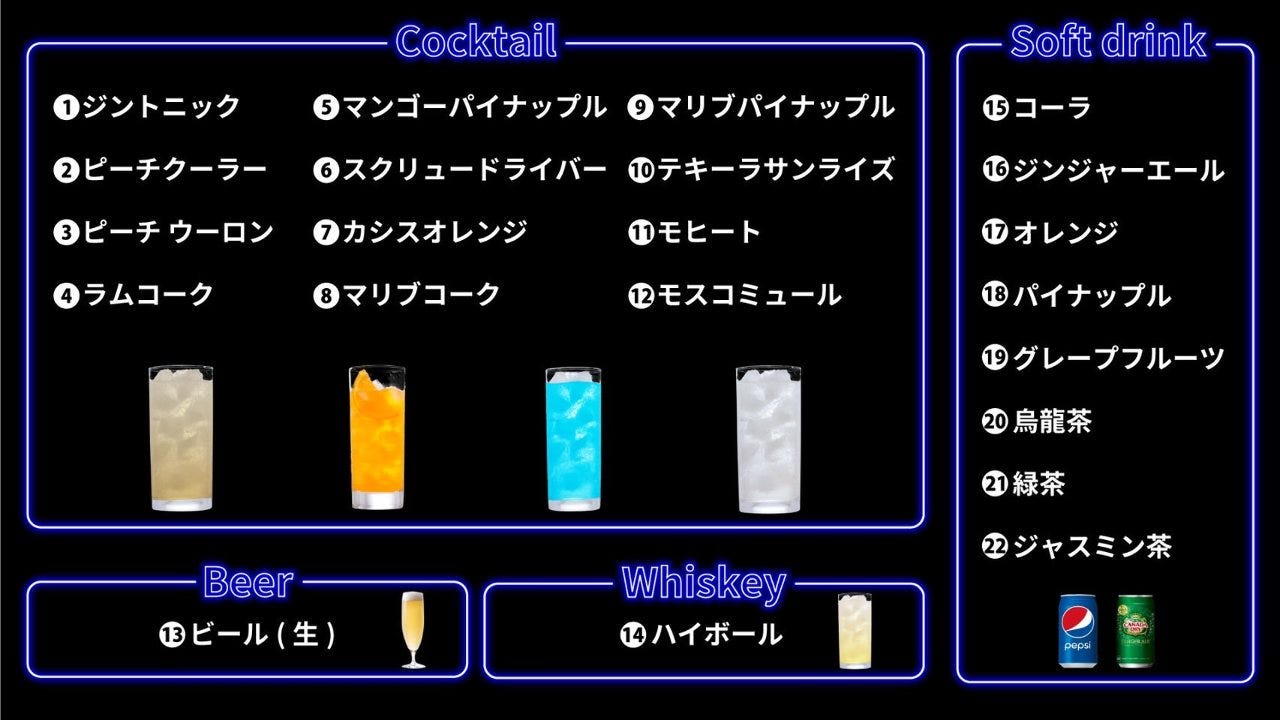Select マリブパイナップル cocktail
This screenshot has width=1280, height=720.
pyautogui.click(x=761, y=107)
